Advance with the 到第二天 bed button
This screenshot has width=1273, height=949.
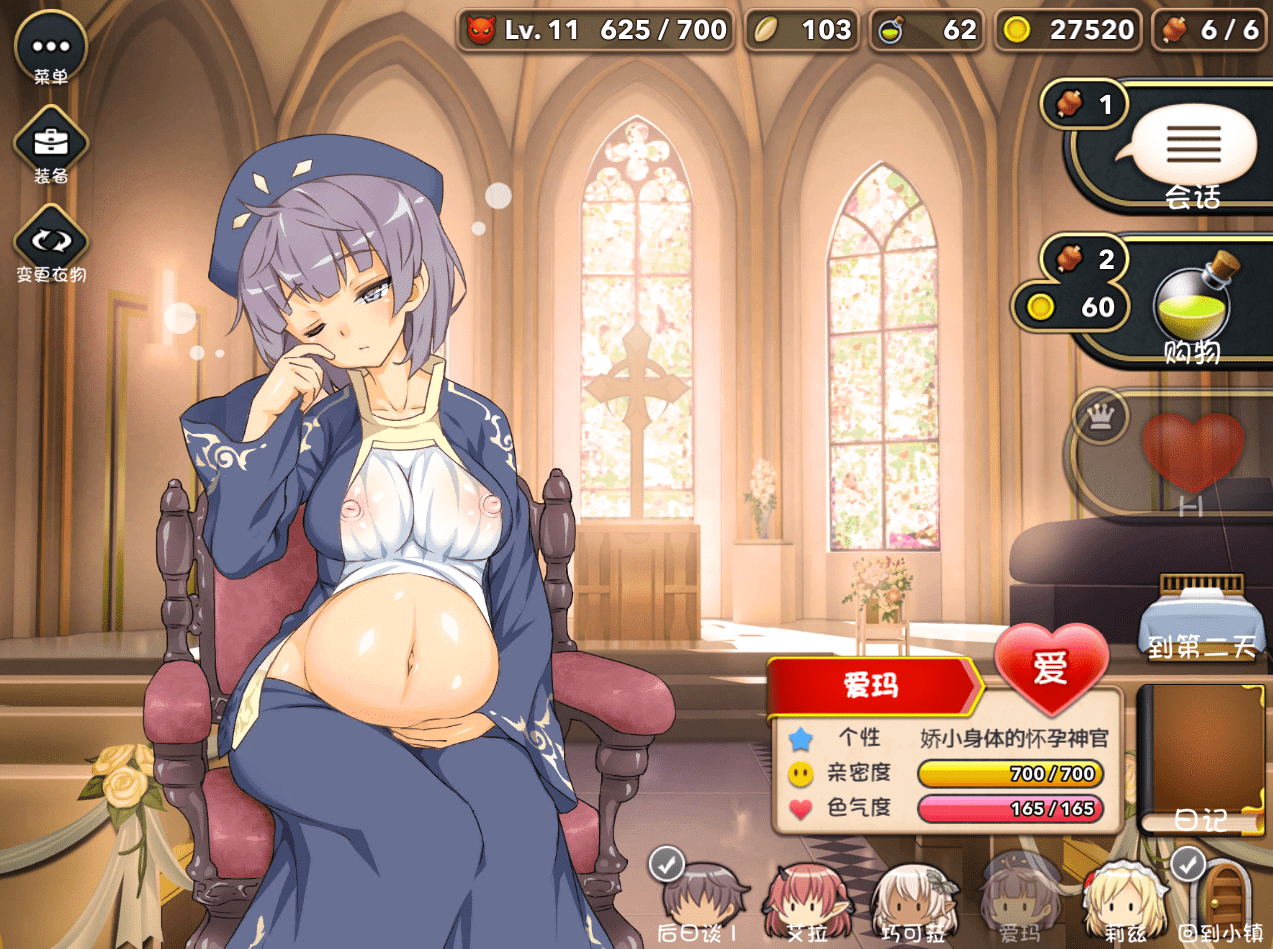coord(1200,617)
